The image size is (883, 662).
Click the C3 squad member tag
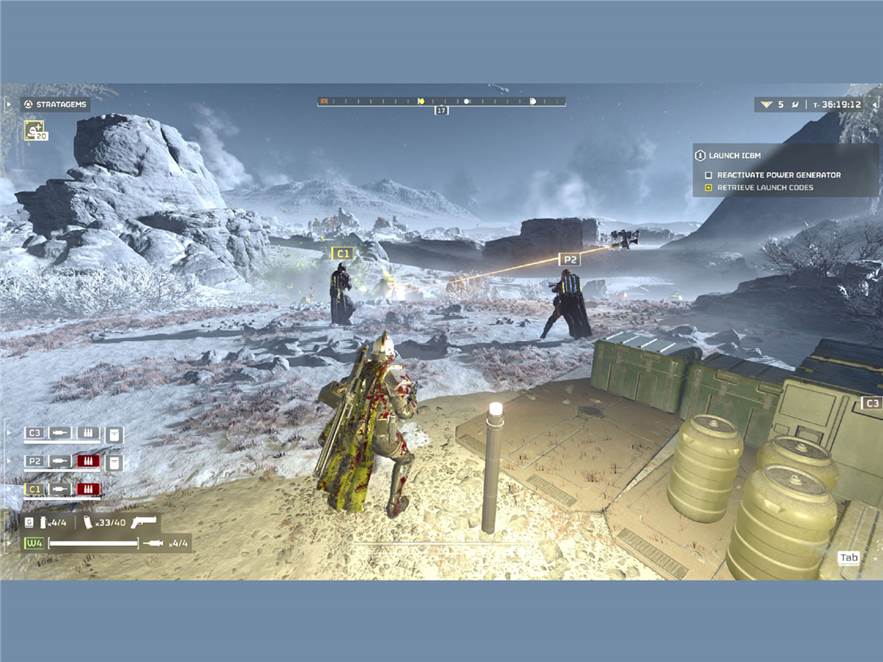[34, 433]
